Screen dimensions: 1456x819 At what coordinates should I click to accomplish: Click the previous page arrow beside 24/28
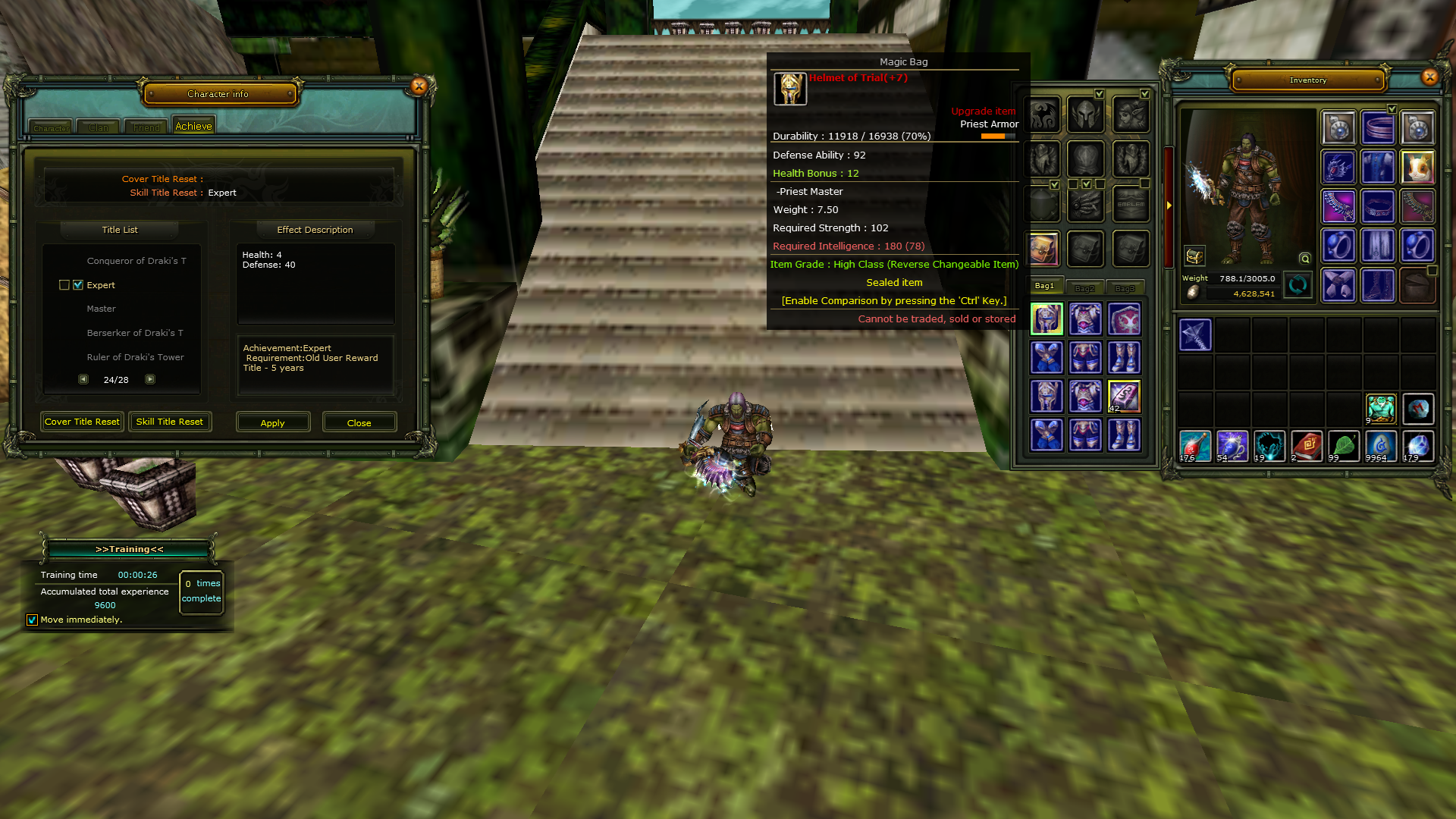(83, 379)
